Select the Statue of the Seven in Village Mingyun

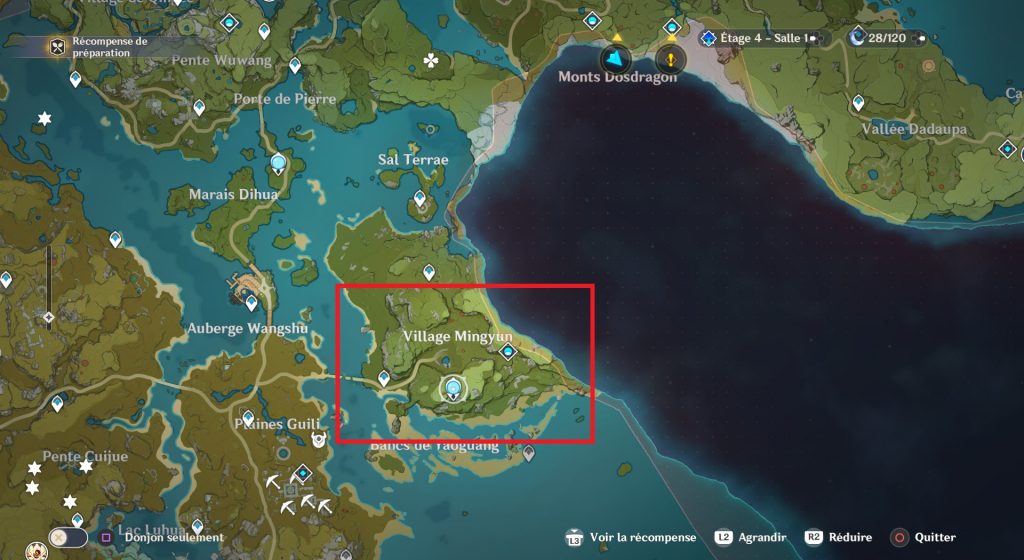pos(455,389)
